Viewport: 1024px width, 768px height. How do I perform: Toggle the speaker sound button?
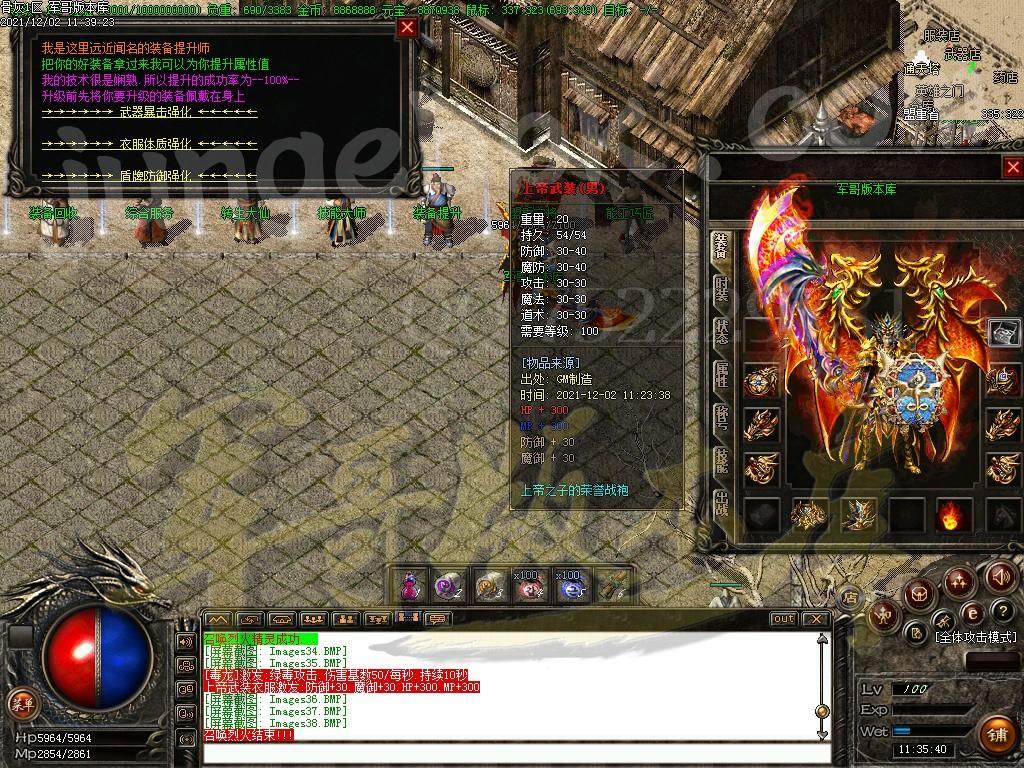point(1000,576)
